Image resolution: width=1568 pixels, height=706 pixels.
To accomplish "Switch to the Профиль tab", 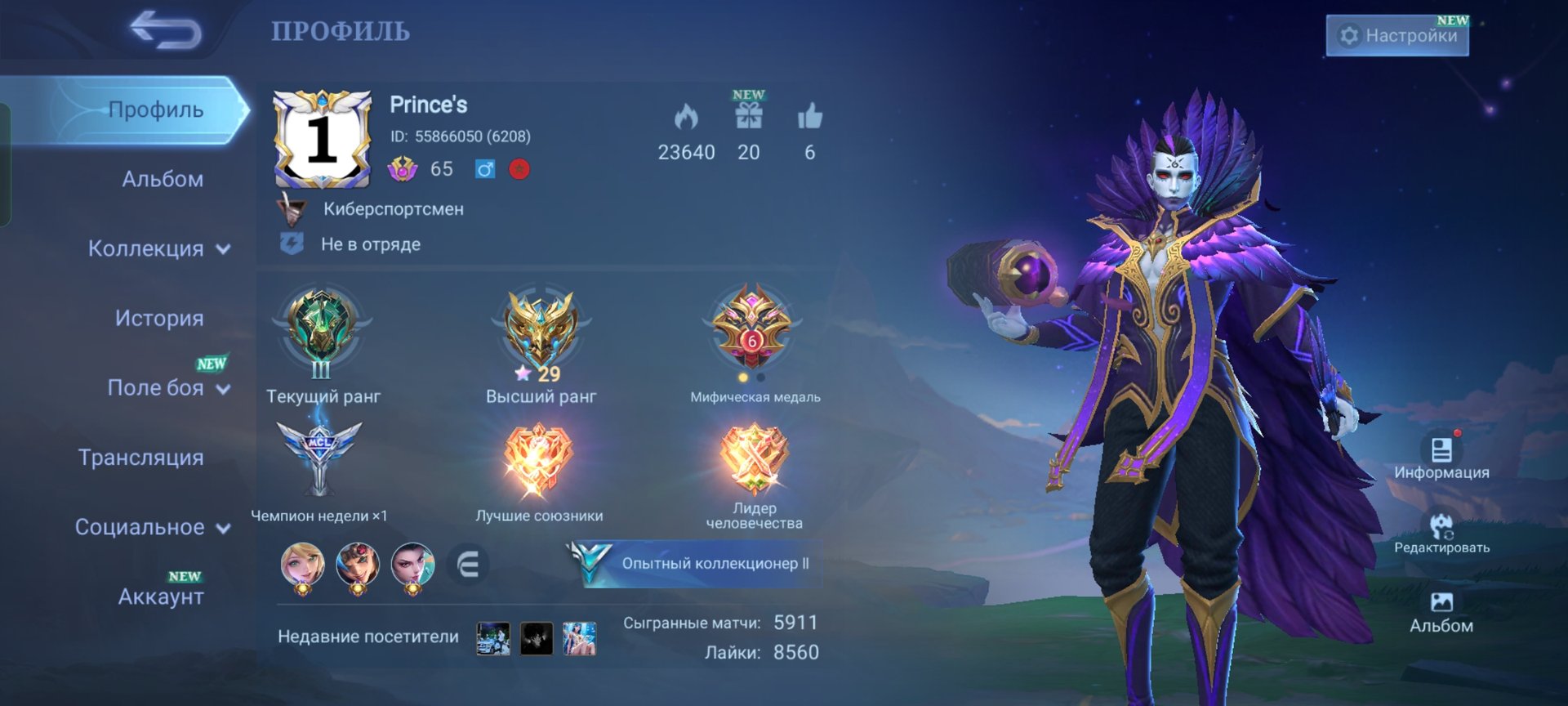I will pyautogui.click(x=155, y=109).
